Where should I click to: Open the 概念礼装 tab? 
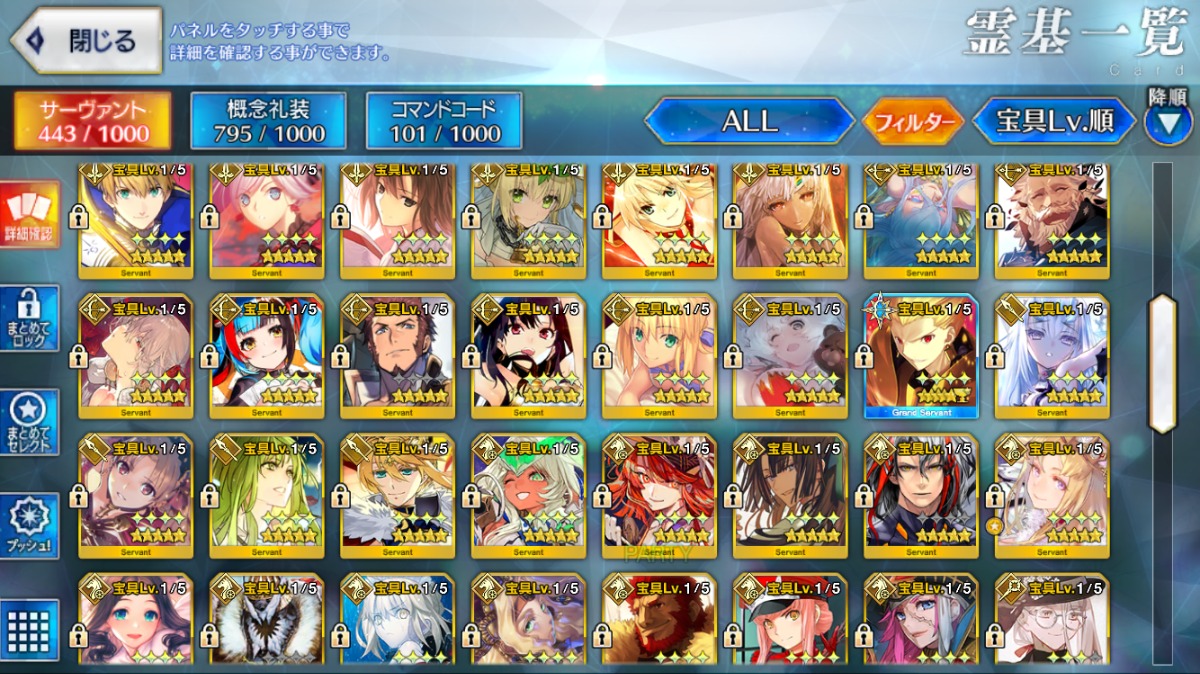coord(268,121)
